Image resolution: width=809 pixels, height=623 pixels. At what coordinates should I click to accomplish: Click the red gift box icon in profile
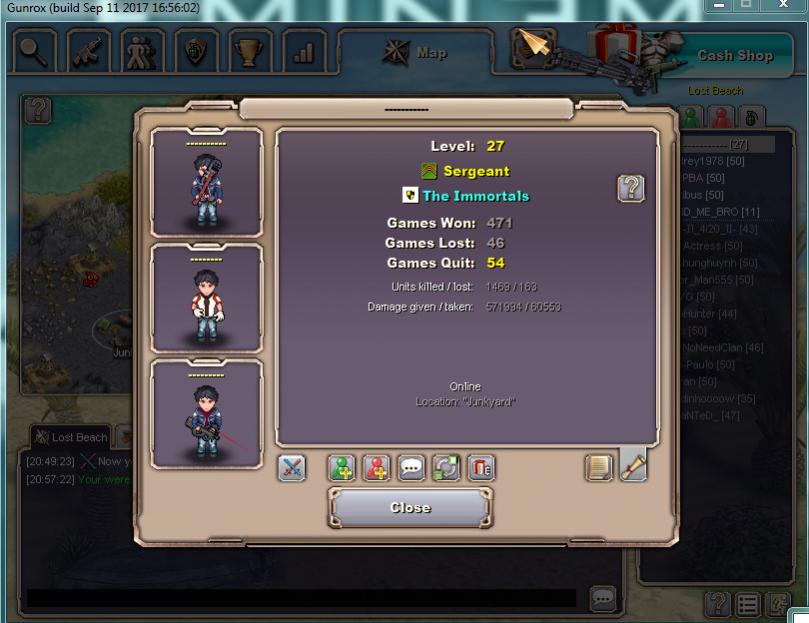click(x=481, y=468)
